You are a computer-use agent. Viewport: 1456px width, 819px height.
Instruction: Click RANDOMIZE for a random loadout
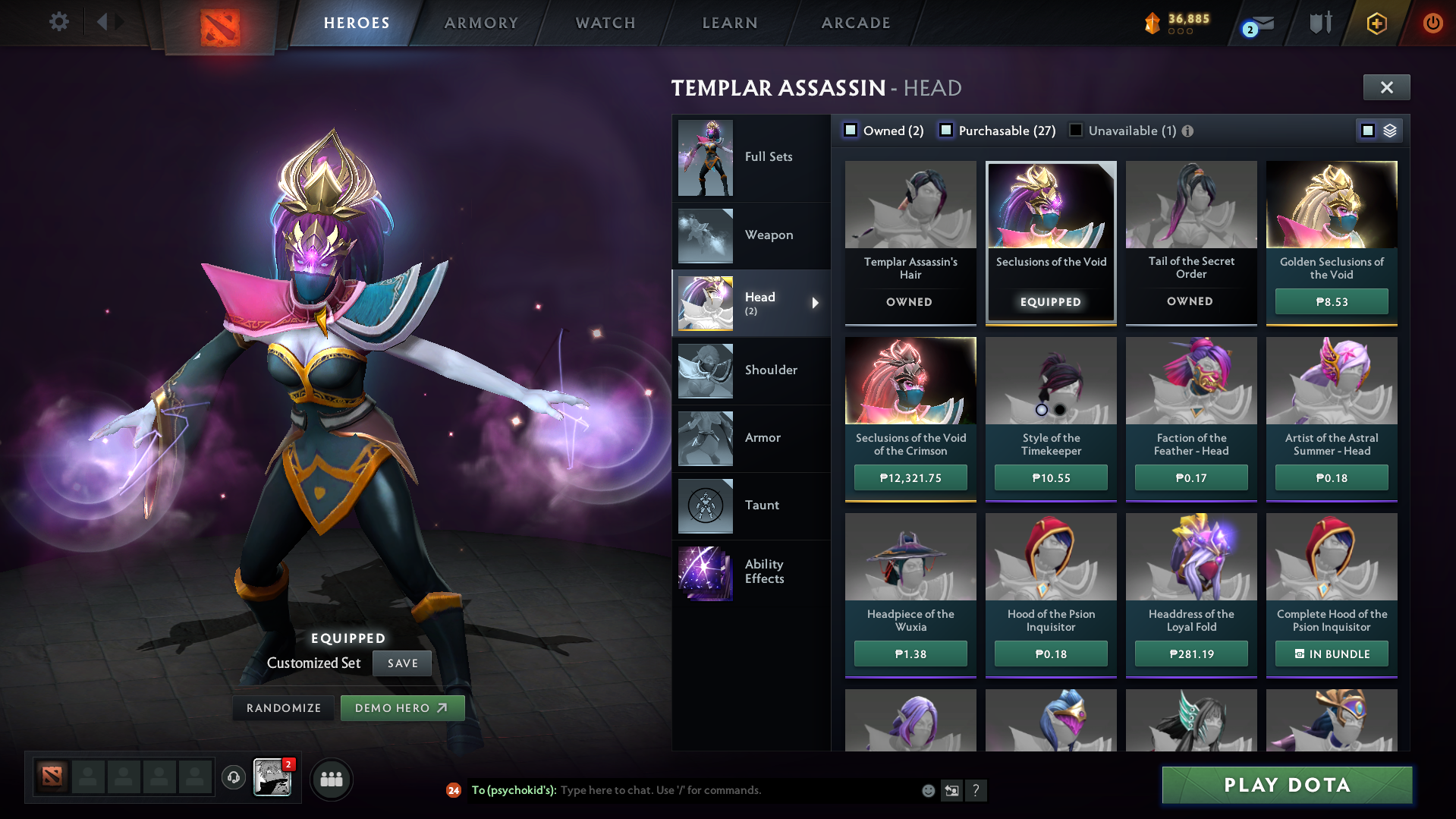(x=283, y=707)
